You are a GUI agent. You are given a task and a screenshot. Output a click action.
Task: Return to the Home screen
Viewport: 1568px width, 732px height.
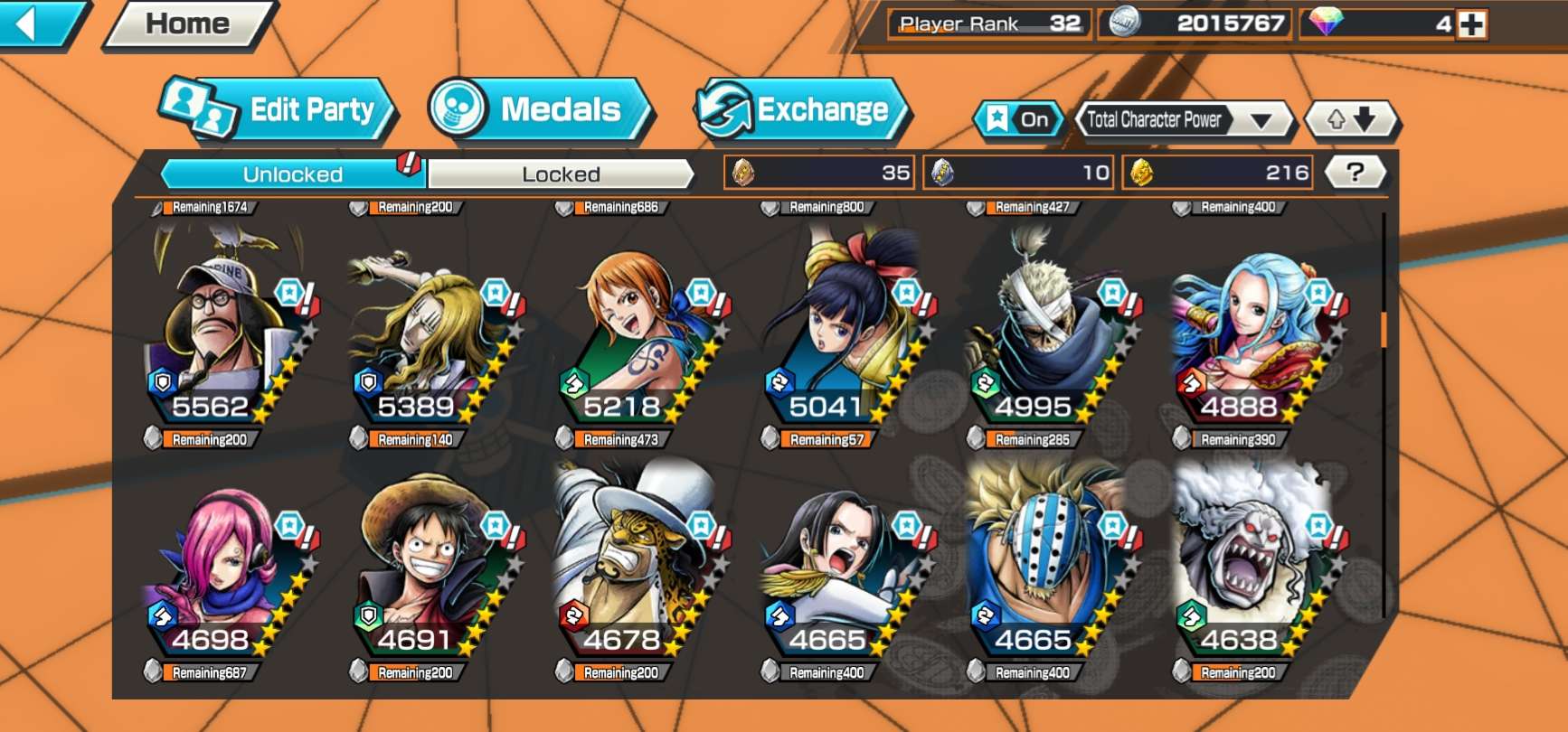coord(188,23)
